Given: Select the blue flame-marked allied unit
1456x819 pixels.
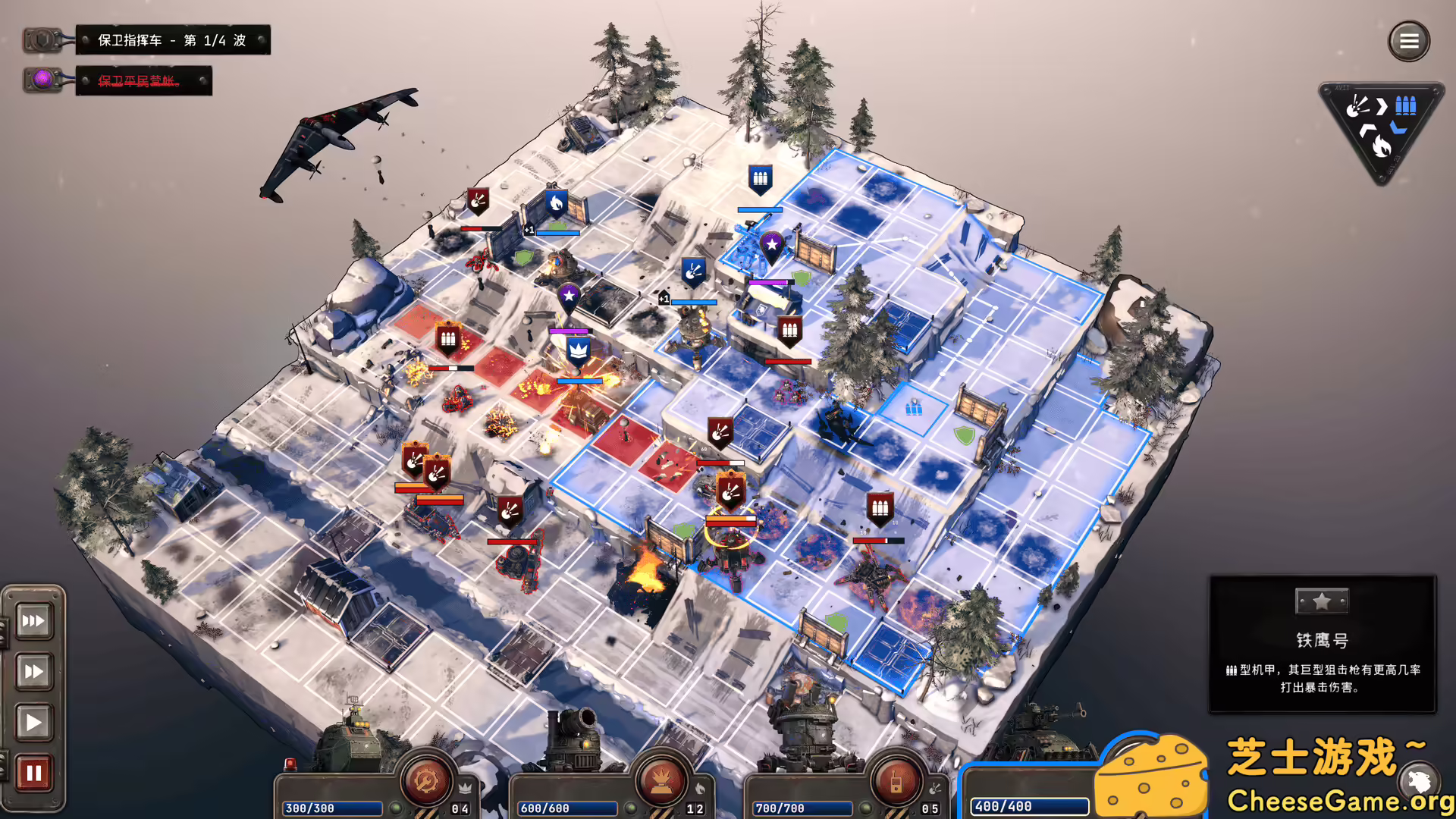Looking at the screenshot, I should (x=556, y=203).
